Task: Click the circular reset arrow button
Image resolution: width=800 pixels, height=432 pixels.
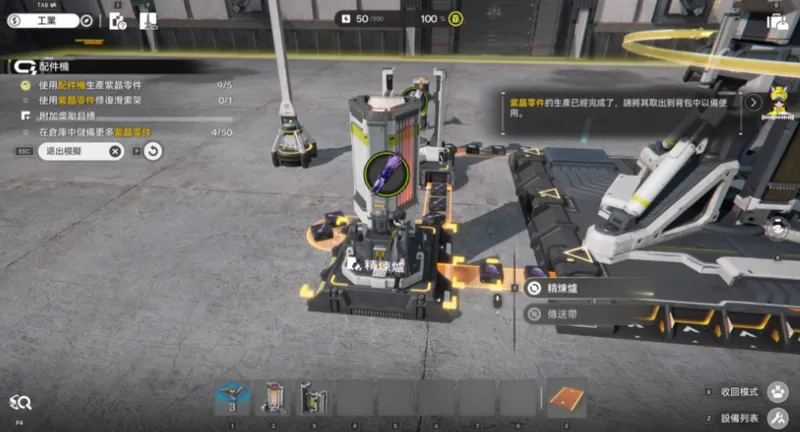Action: pyautogui.click(x=153, y=151)
